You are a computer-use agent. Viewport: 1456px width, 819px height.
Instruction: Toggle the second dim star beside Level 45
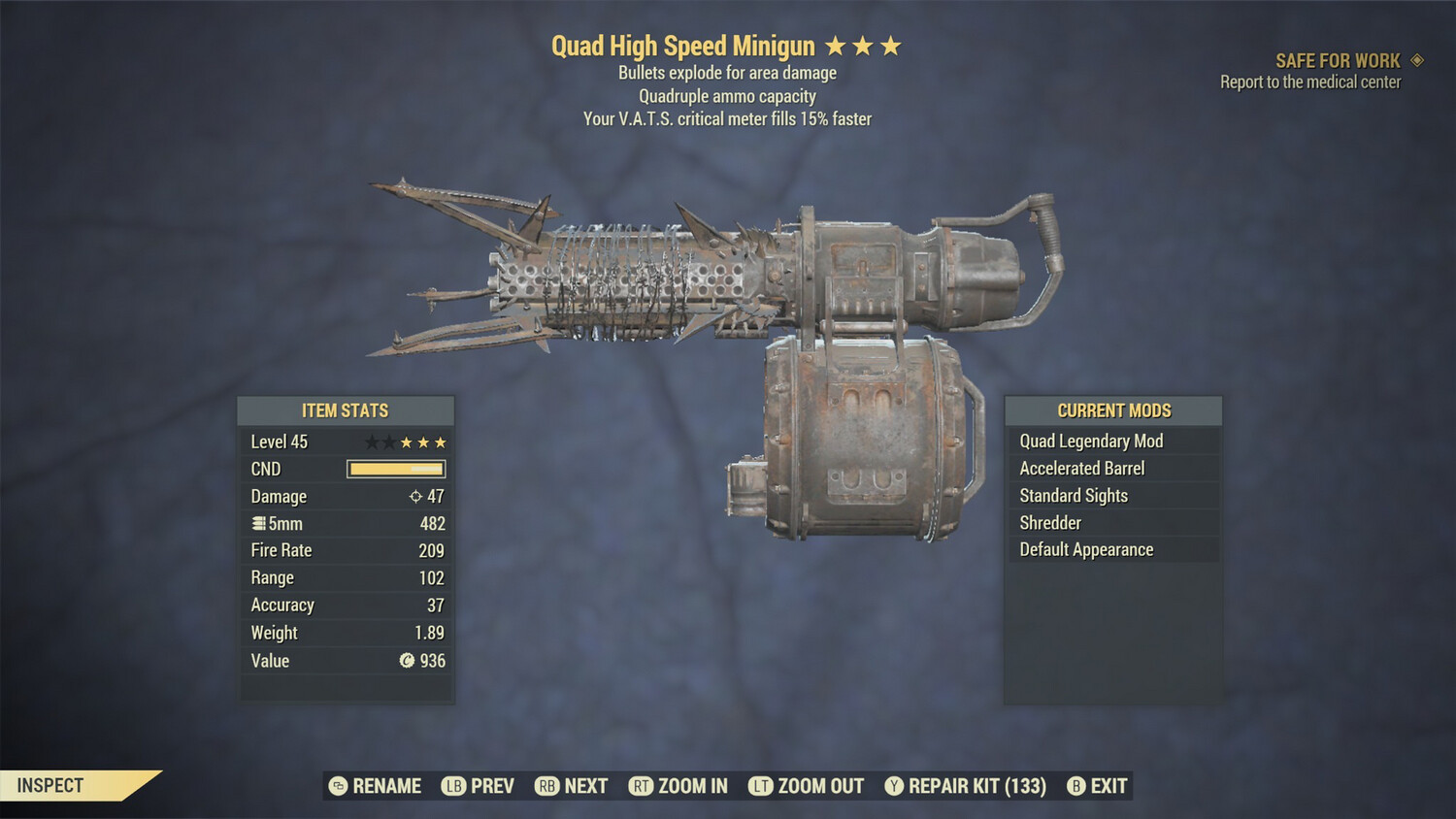(x=388, y=442)
